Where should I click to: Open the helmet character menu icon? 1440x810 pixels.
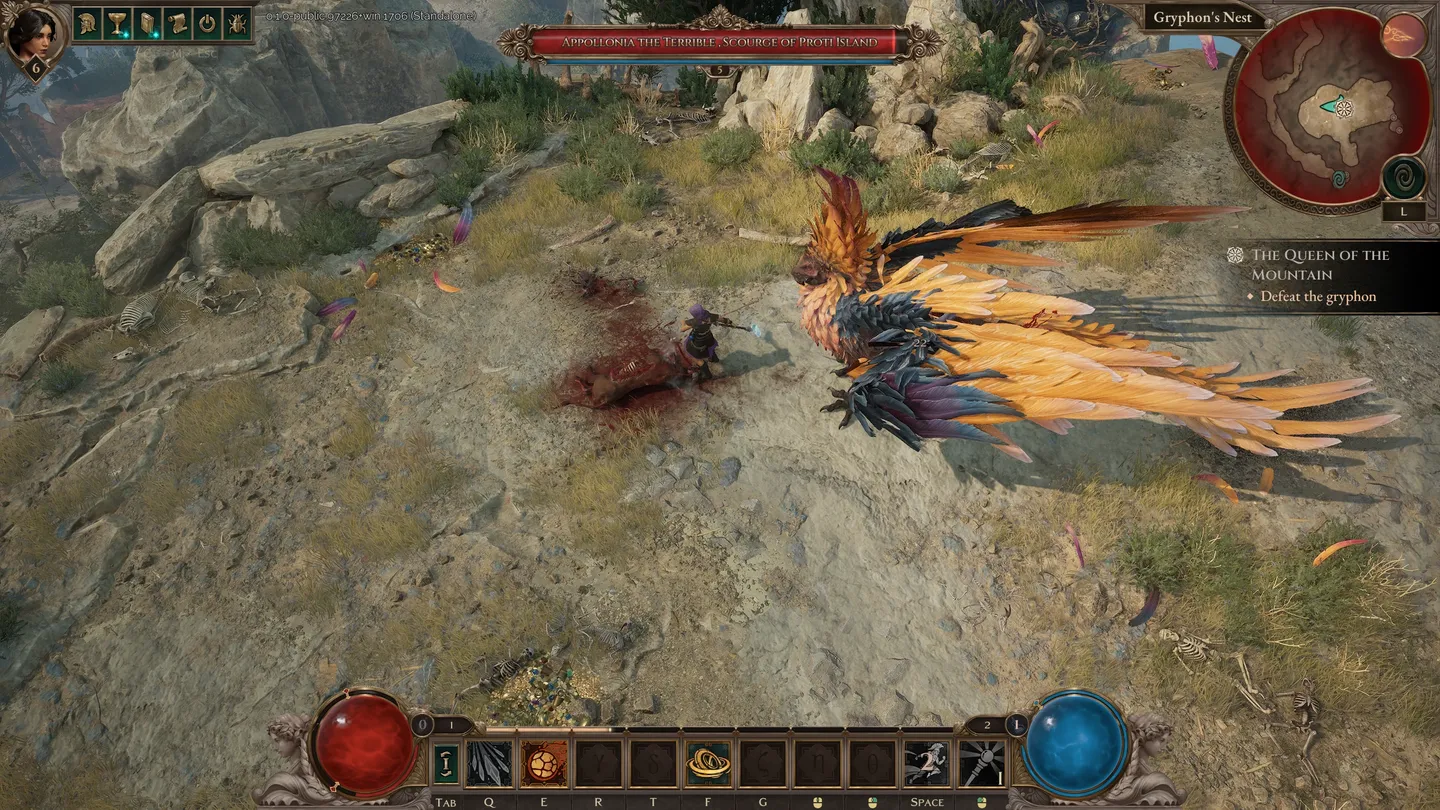(x=88, y=23)
